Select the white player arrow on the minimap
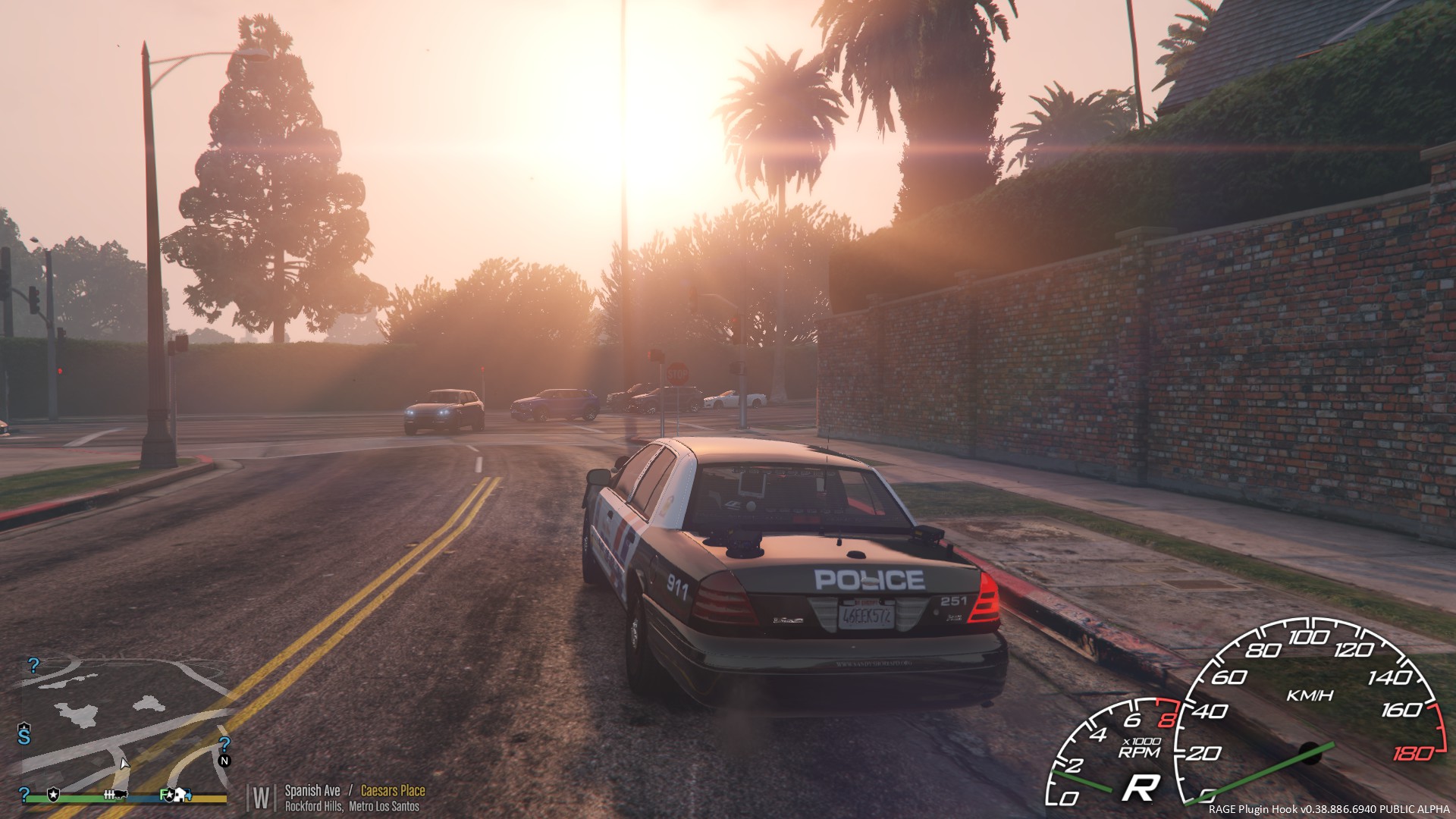Viewport: 1456px width, 819px height. pos(124,764)
